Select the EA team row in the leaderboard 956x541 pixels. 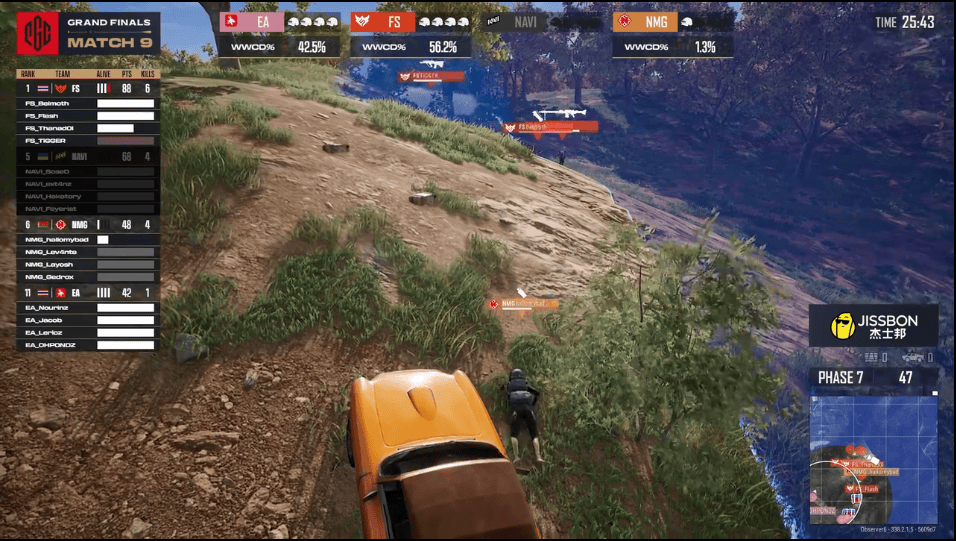[x=87, y=292]
